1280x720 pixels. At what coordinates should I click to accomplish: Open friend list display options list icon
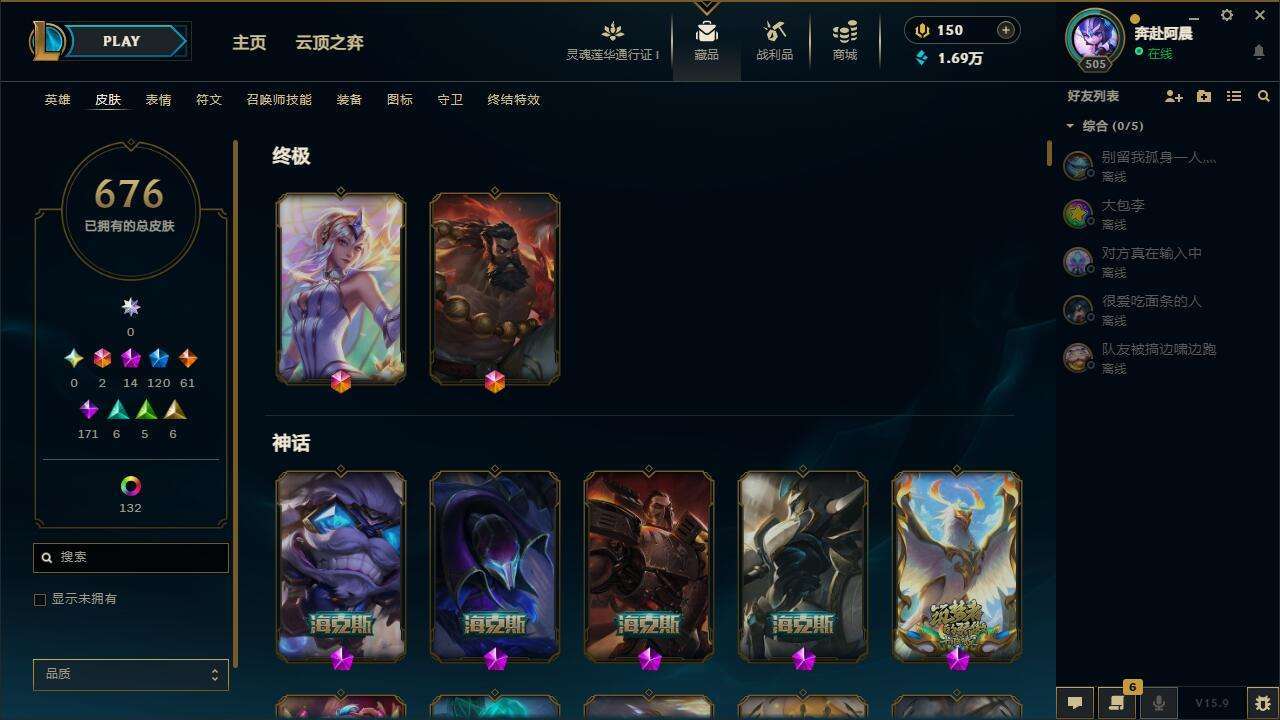click(1234, 96)
